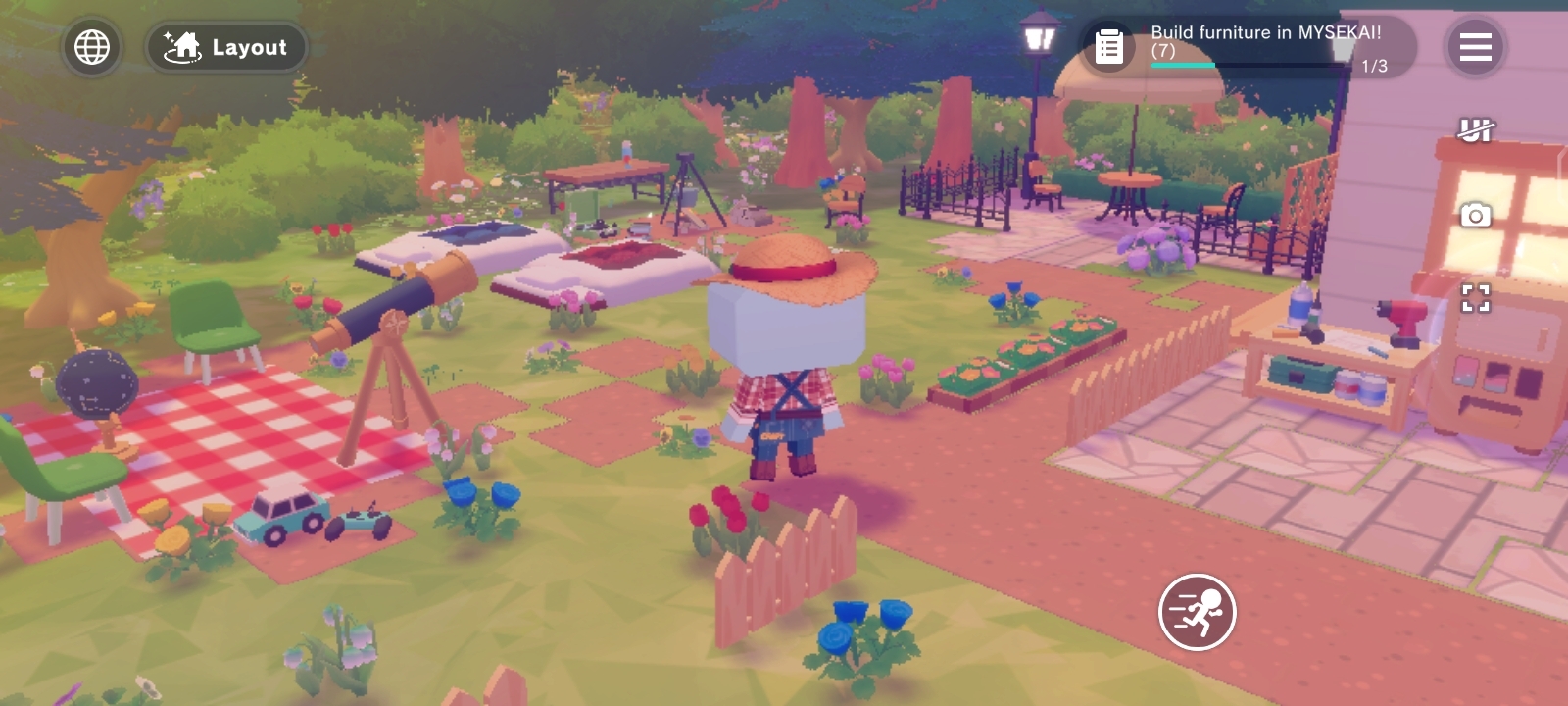Open the globe world icon
This screenshot has width=1568, height=706.
click(x=92, y=47)
